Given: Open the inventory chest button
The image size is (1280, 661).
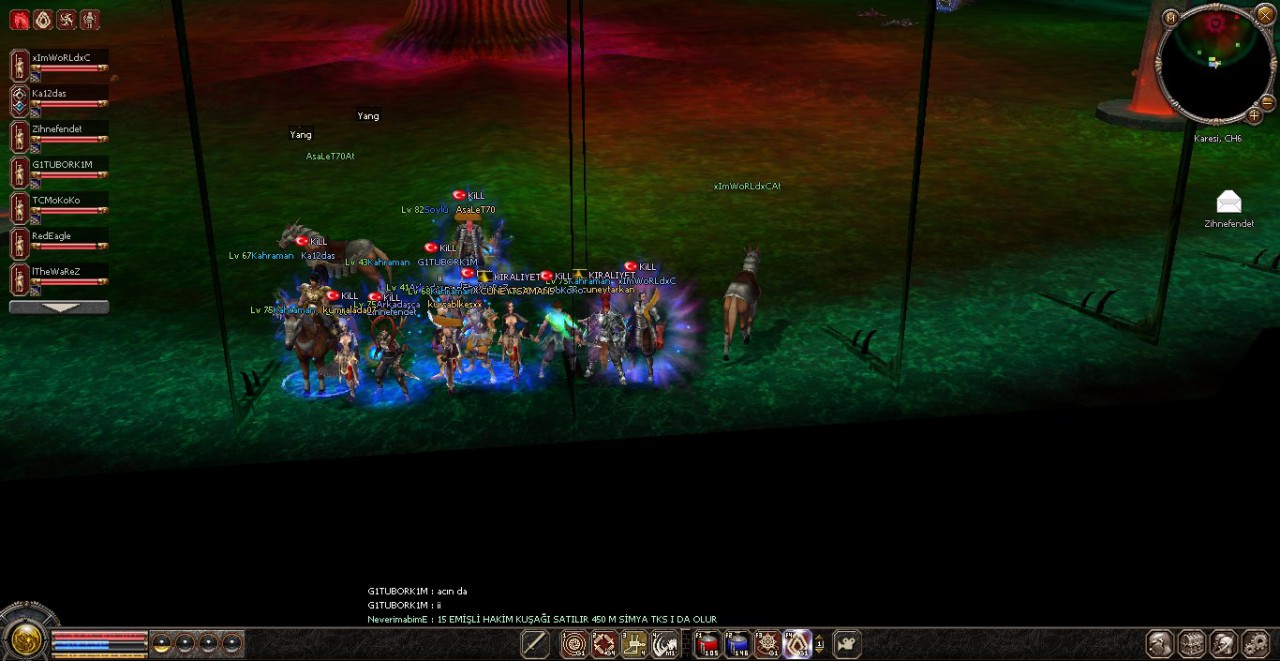Looking at the screenshot, I should [1191, 644].
